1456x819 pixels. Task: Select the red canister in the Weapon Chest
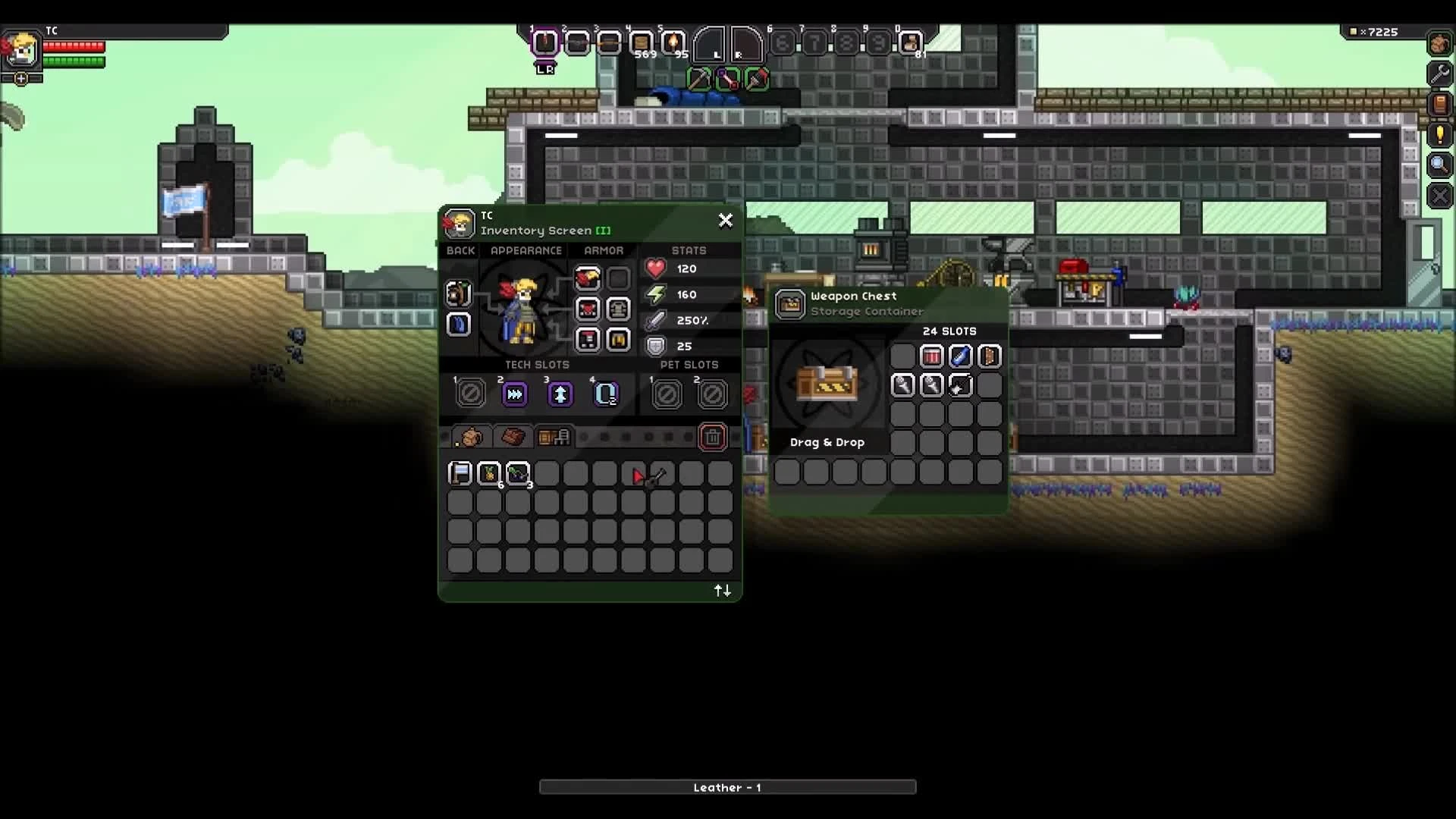932,356
